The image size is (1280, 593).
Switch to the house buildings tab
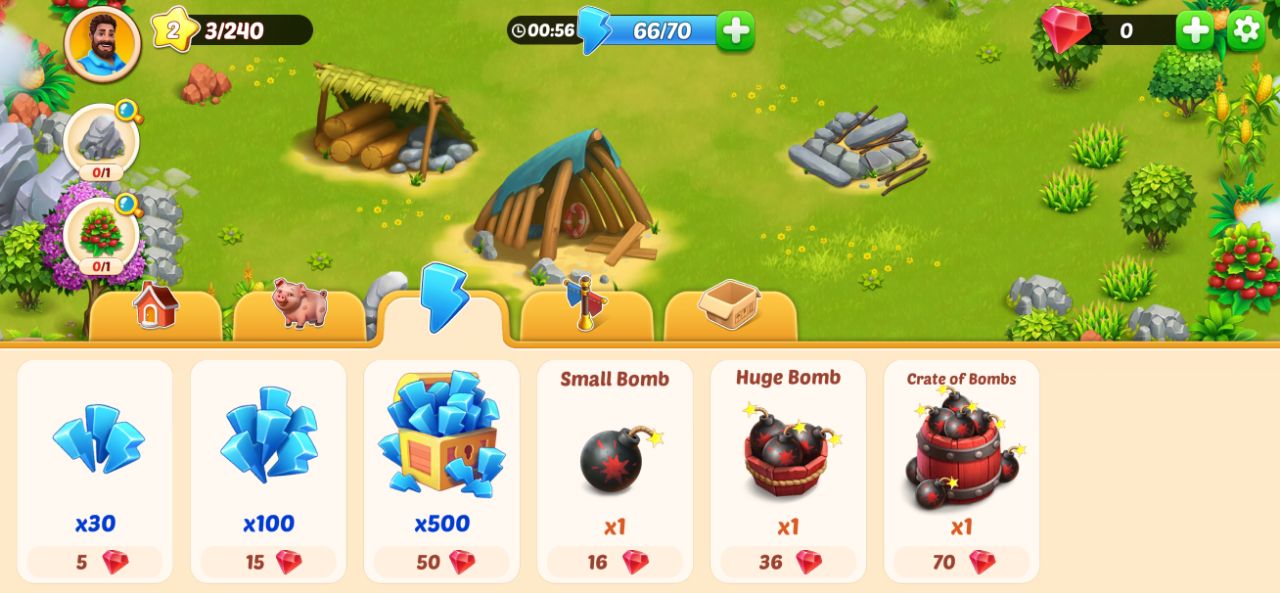(155, 310)
